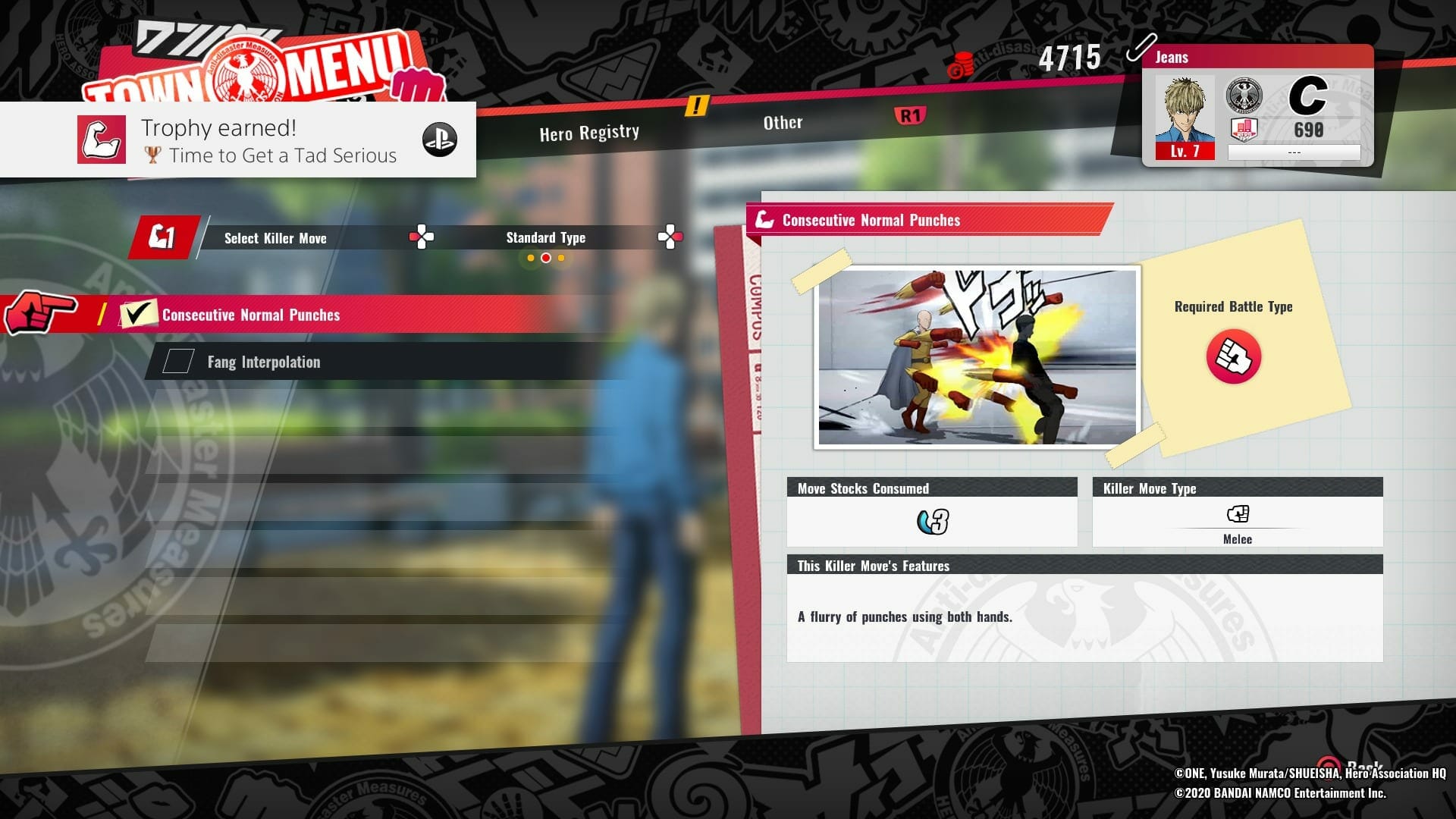1456x819 pixels.
Task: Click the Melee killer move type icon
Action: pyautogui.click(x=1237, y=515)
